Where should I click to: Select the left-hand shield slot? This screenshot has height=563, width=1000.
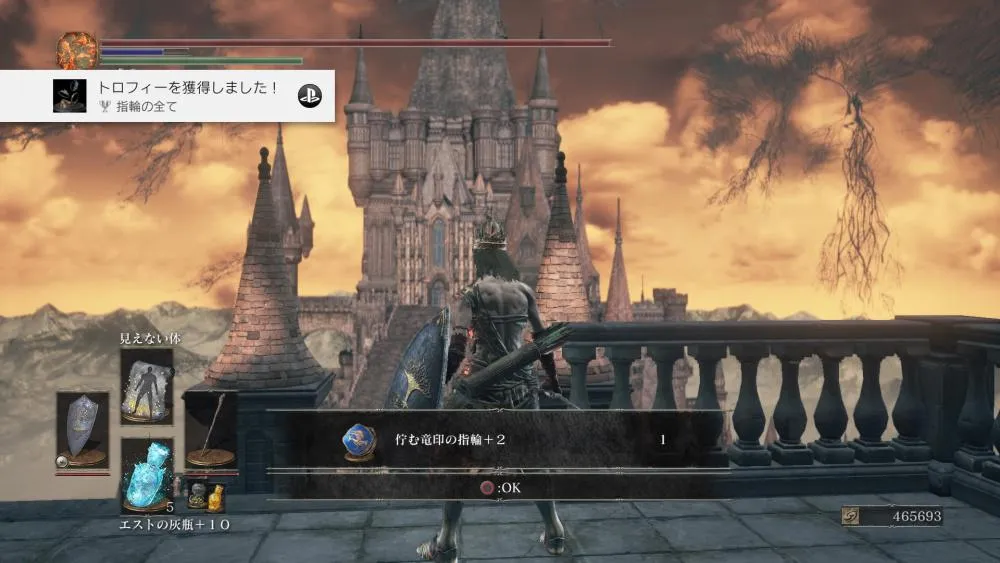pyautogui.click(x=82, y=428)
